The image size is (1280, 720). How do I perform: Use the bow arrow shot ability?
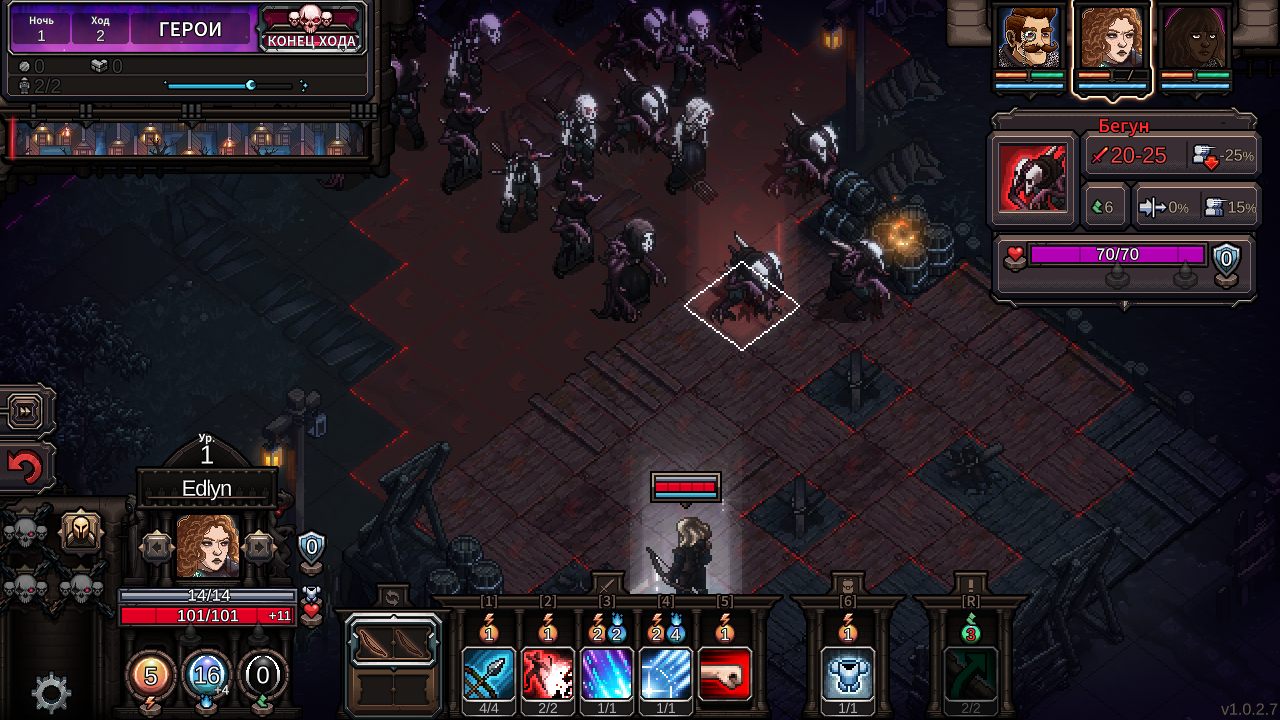coord(489,674)
